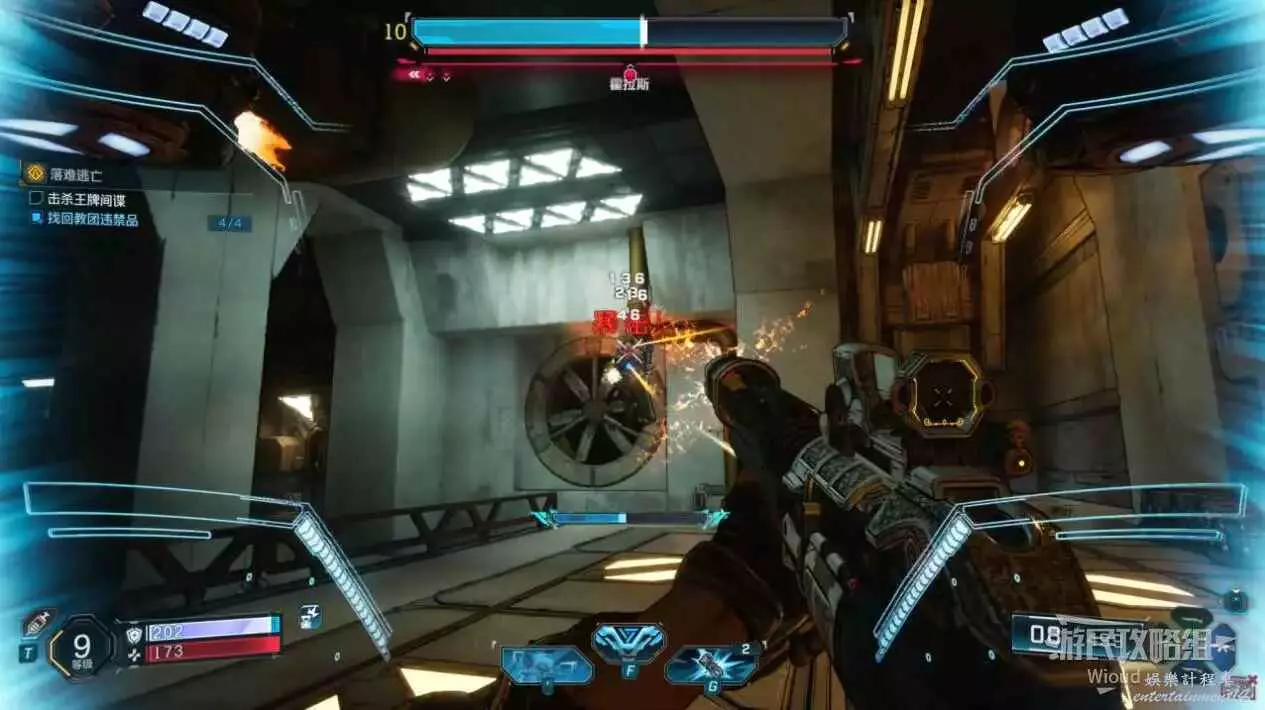Click the small status effect icon beside shield bar
The image size is (1265, 710).
(310, 617)
